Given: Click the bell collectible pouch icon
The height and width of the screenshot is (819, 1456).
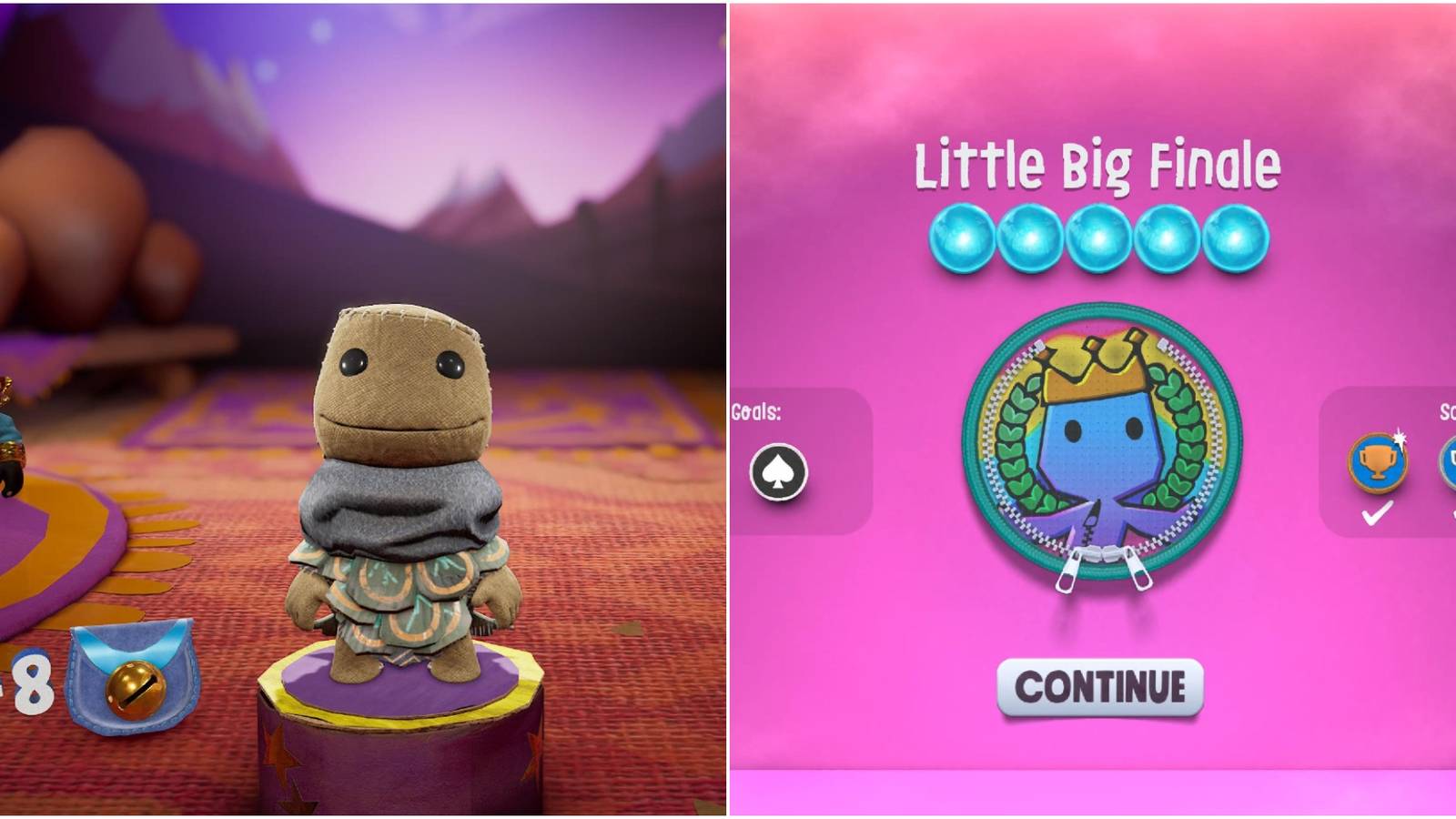Looking at the screenshot, I should [x=130, y=673].
